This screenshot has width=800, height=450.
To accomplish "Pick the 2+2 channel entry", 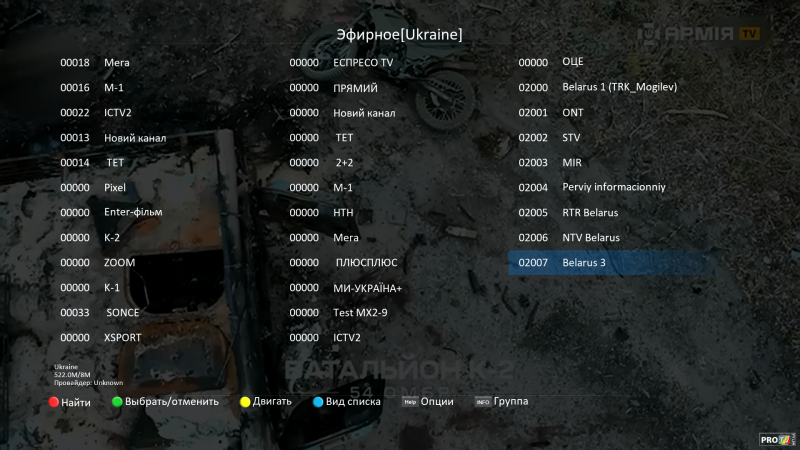I will [x=345, y=162].
